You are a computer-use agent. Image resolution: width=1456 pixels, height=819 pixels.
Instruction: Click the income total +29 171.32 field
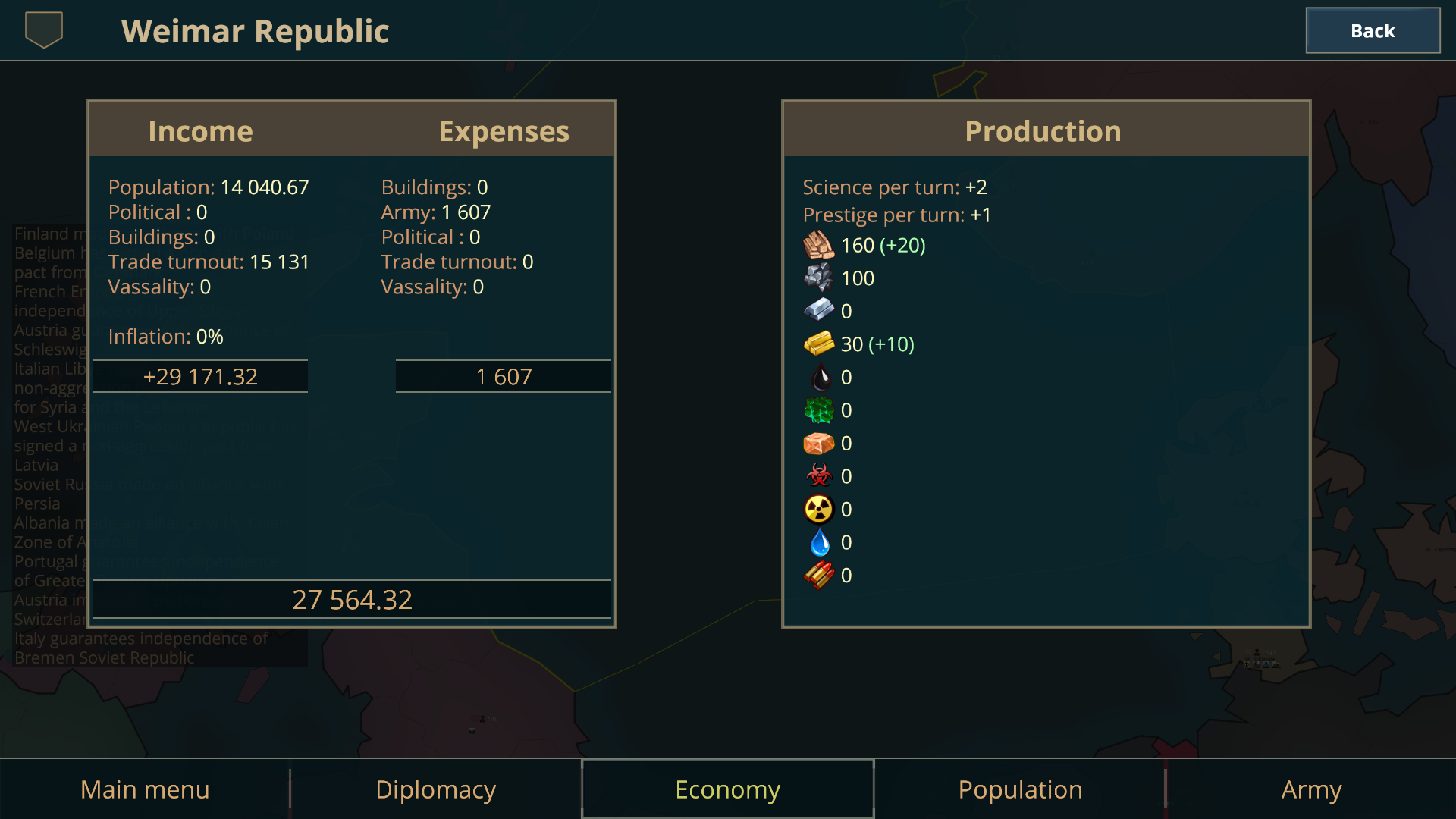coord(200,375)
